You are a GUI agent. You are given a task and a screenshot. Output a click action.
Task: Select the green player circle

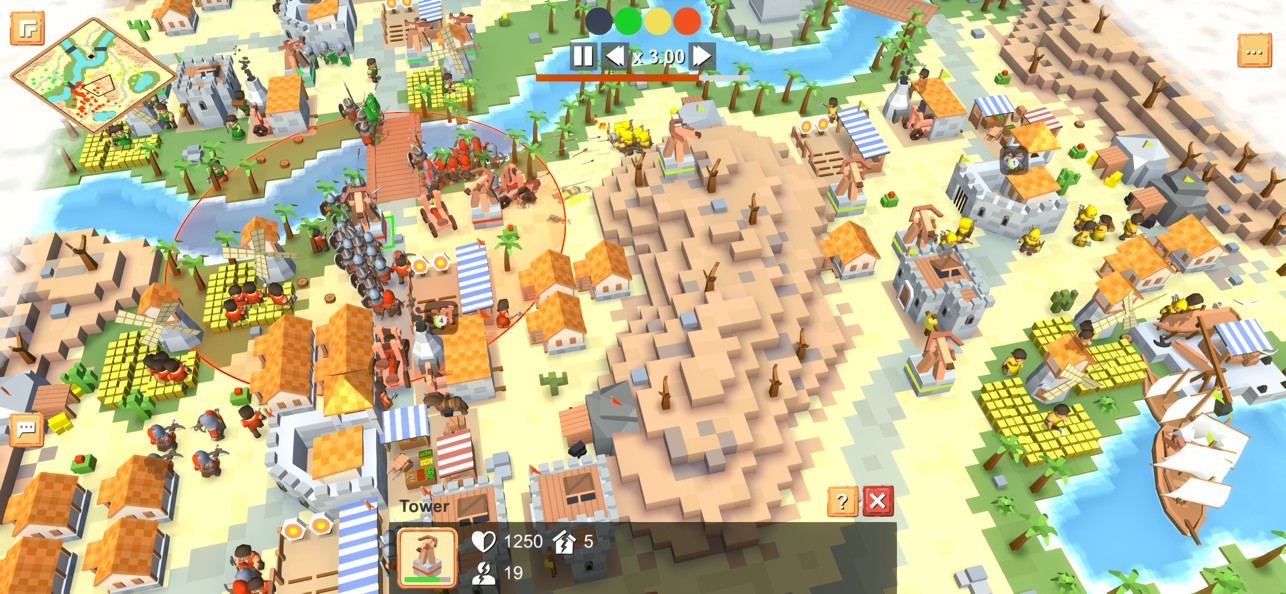click(628, 20)
